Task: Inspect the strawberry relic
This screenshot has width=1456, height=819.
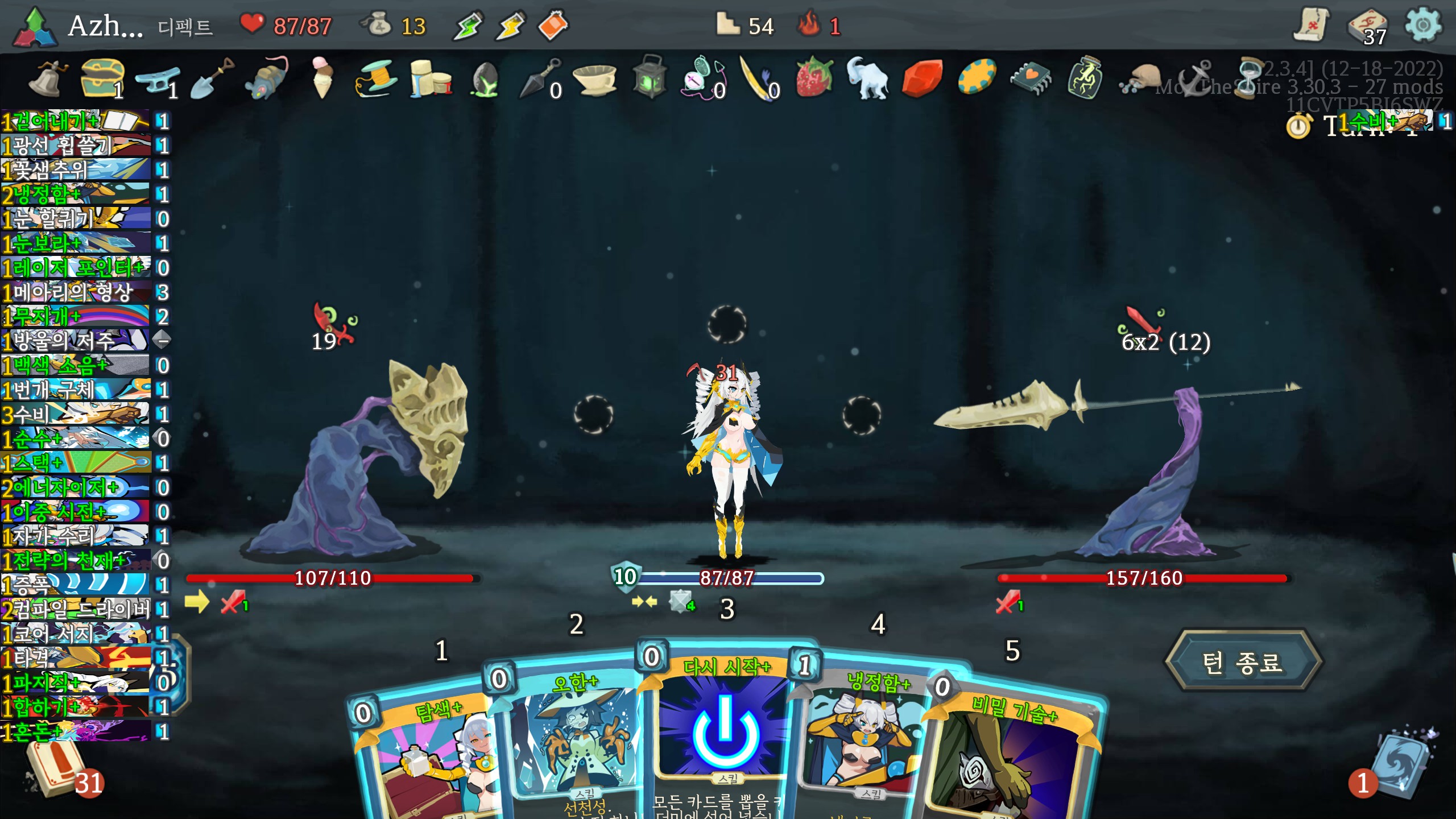Action: pos(814,77)
